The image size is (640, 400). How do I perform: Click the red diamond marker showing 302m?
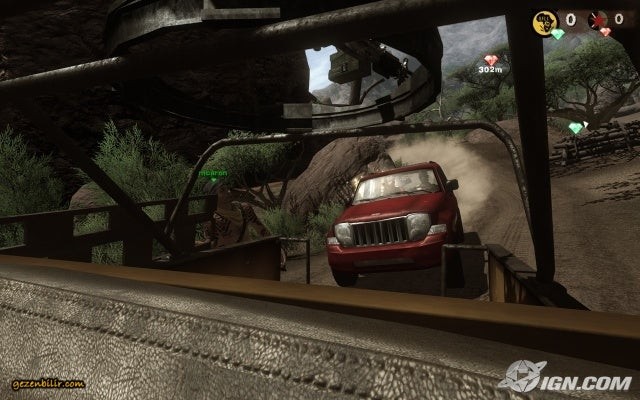tap(490, 60)
